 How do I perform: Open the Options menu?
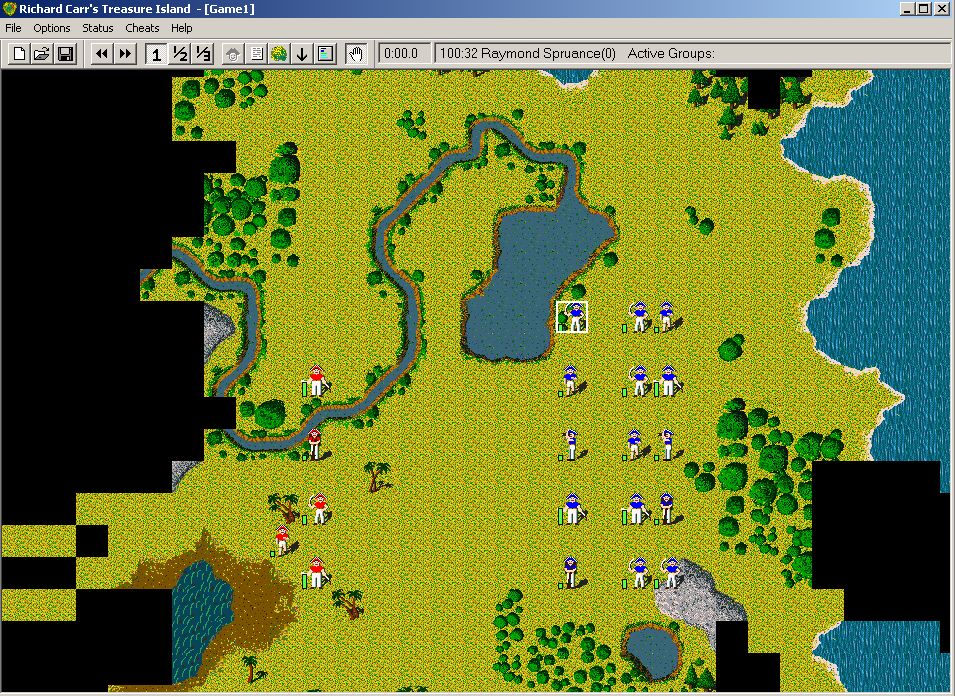click(x=52, y=28)
